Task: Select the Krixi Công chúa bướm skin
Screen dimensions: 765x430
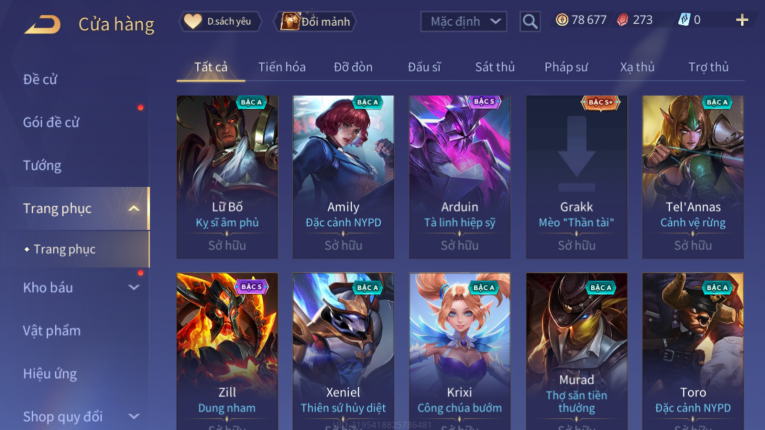Action: (x=459, y=352)
